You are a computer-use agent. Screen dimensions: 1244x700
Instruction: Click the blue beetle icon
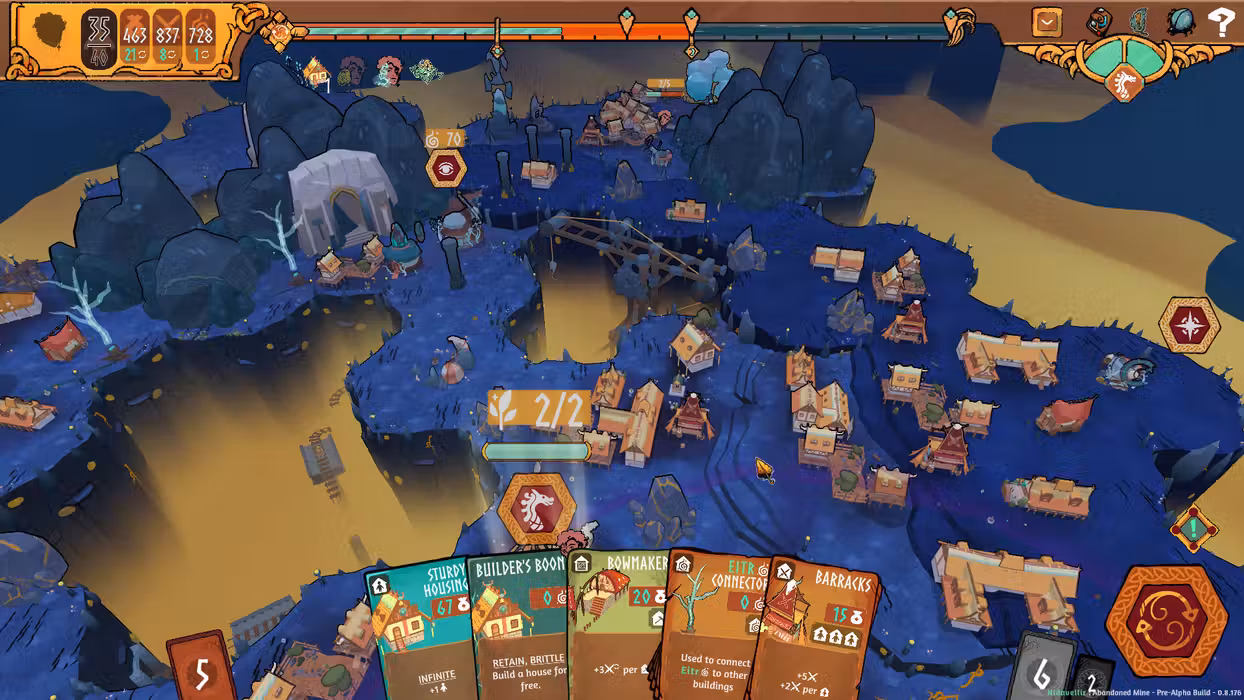(1180, 22)
